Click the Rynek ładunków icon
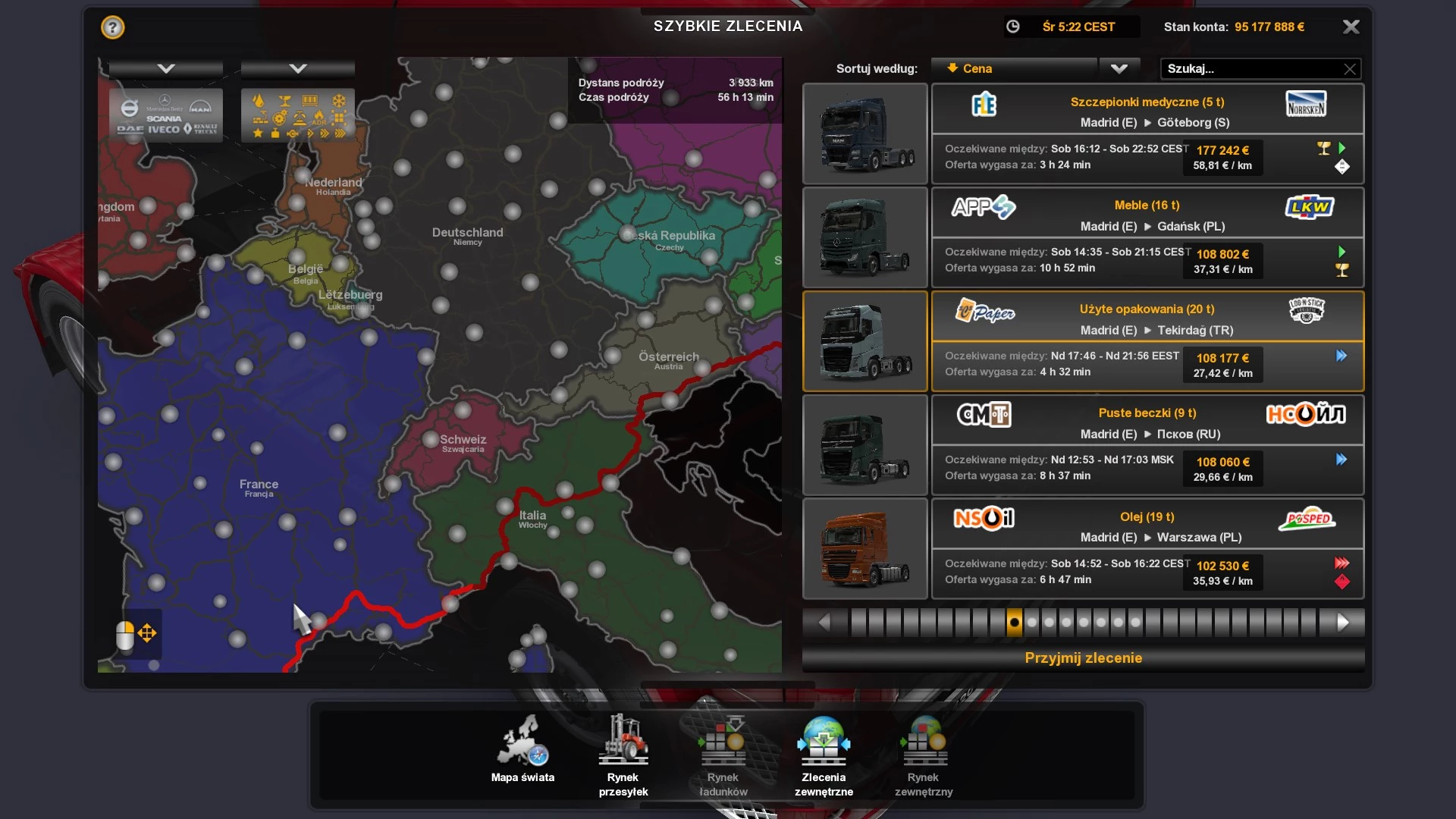Image resolution: width=1456 pixels, height=819 pixels. (x=722, y=743)
